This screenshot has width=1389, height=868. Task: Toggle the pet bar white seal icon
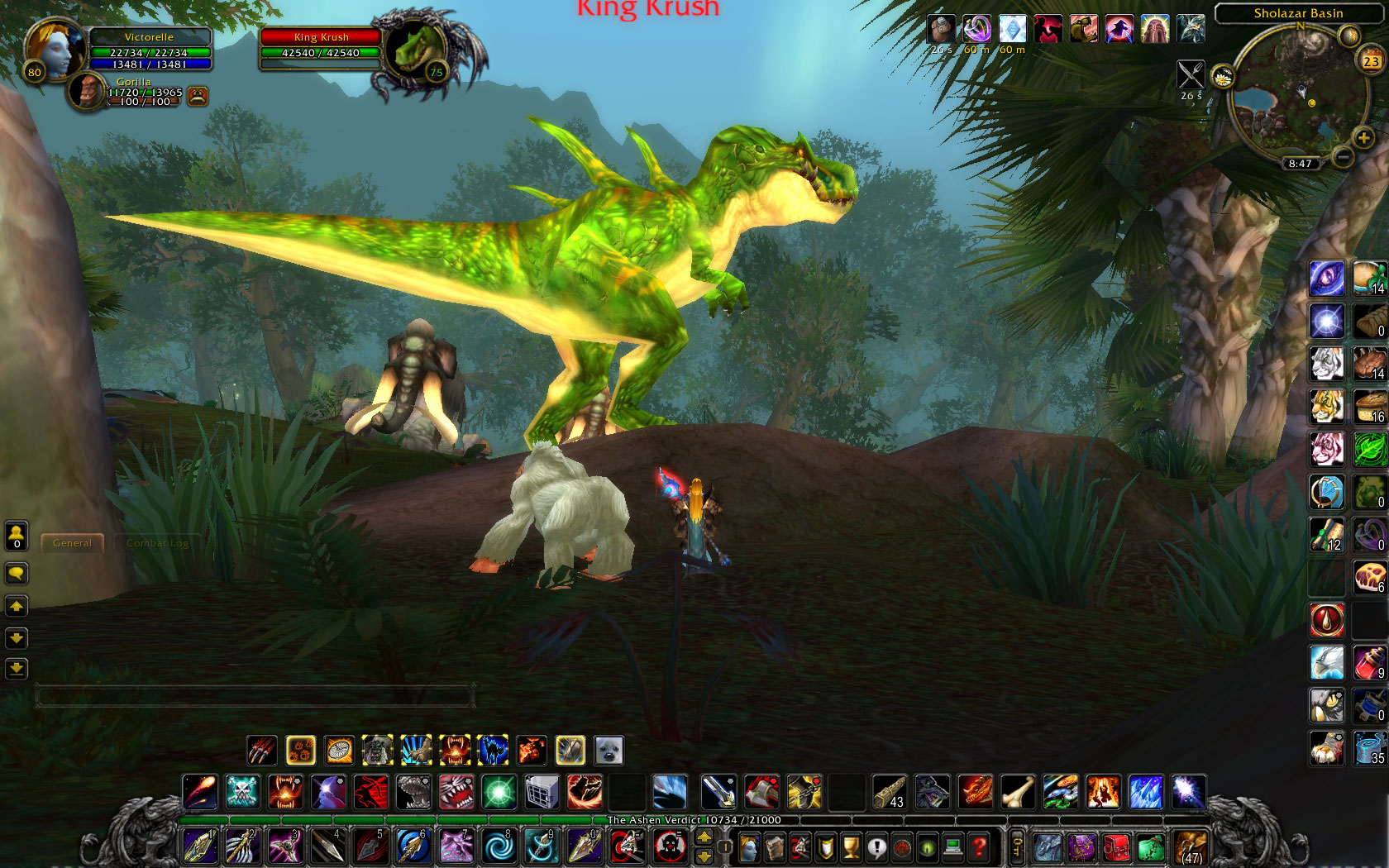[609, 751]
